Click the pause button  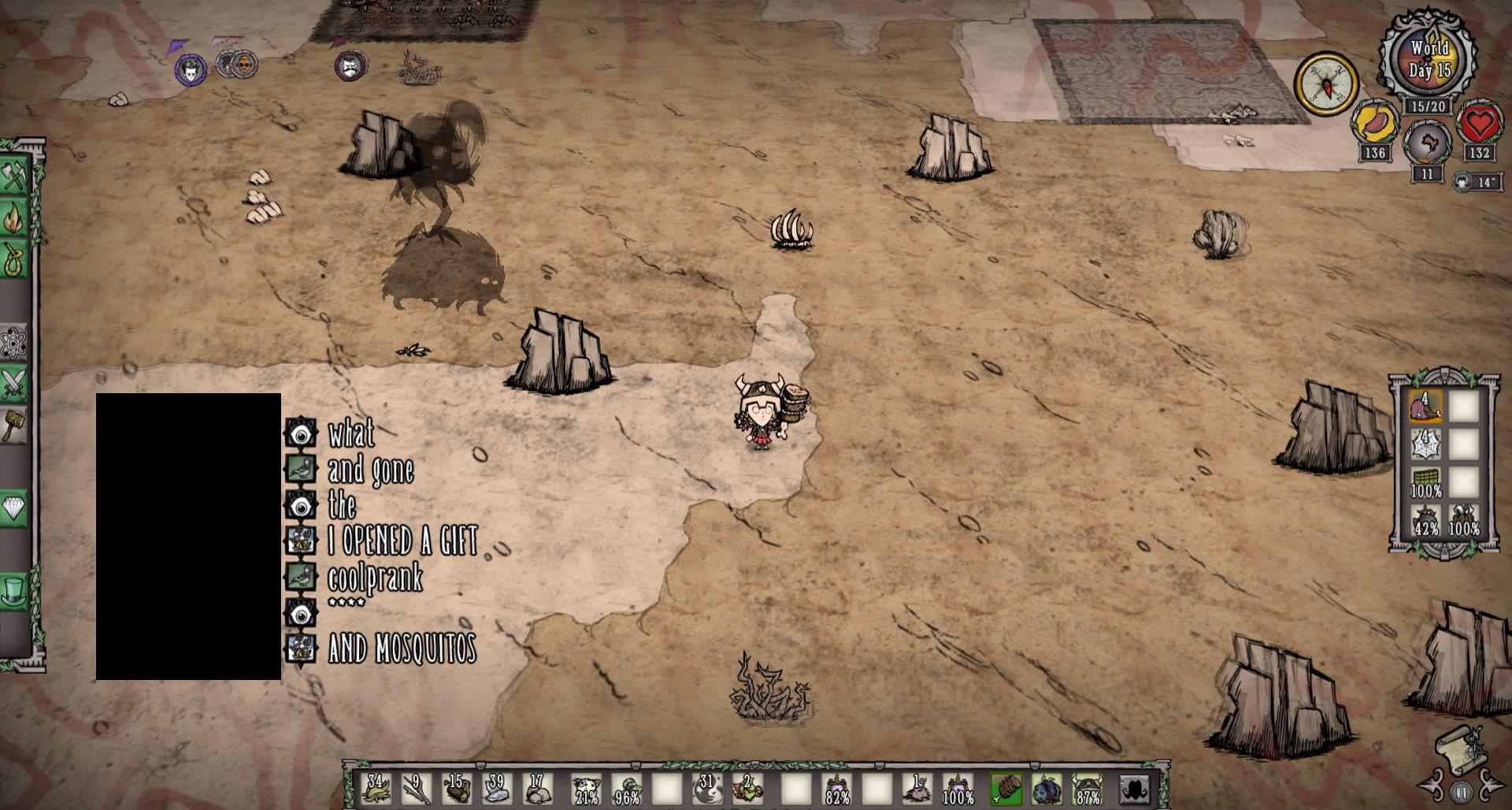click(x=1461, y=792)
